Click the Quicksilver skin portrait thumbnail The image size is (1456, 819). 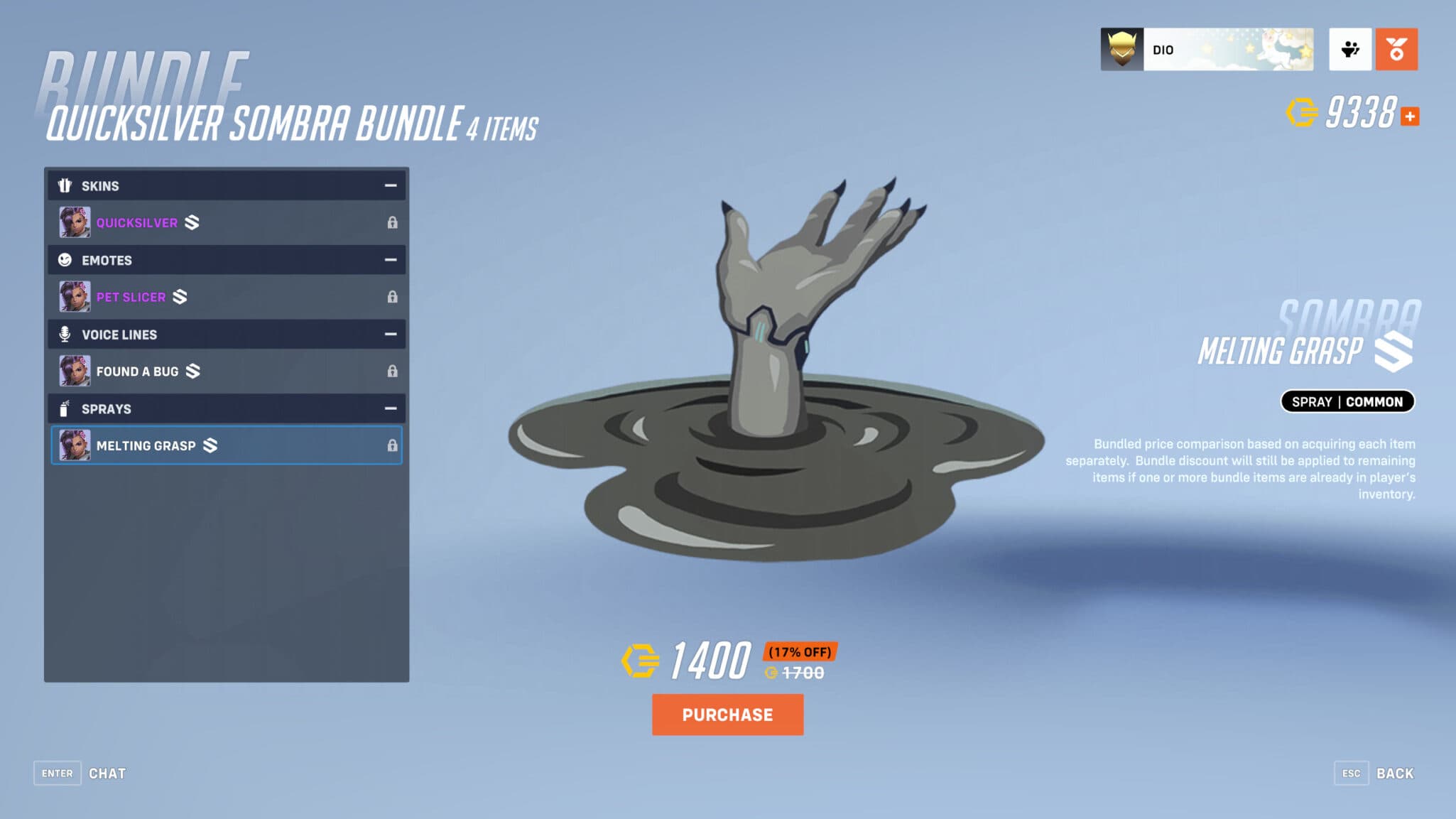tap(75, 222)
